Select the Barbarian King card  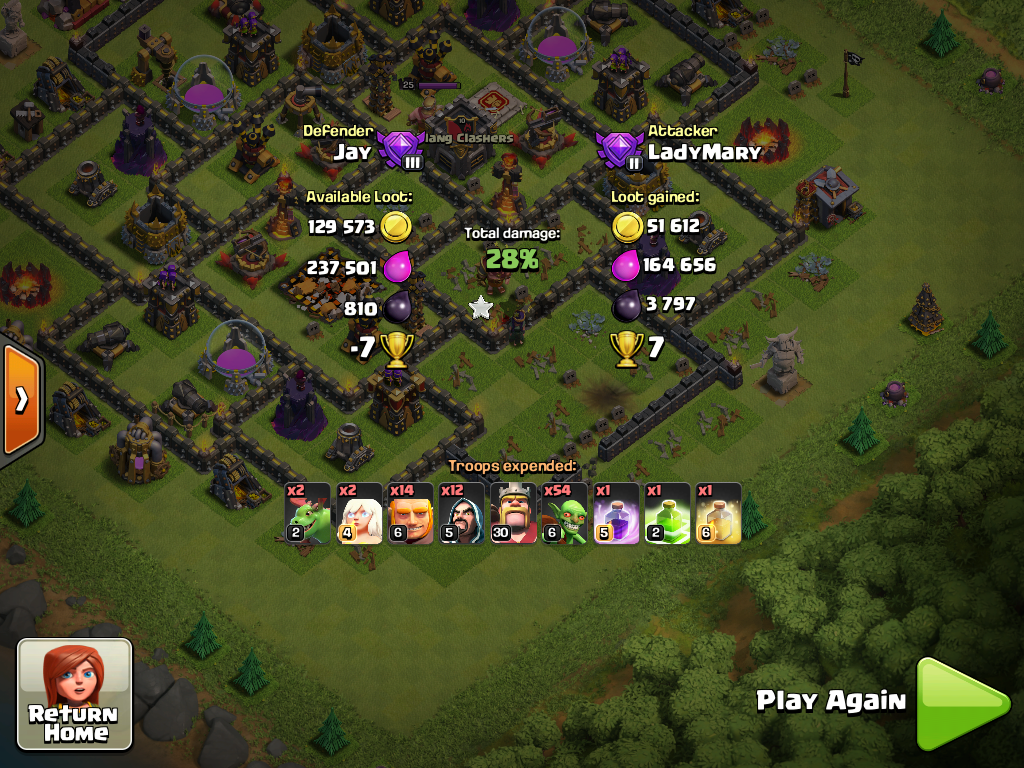[514, 514]
